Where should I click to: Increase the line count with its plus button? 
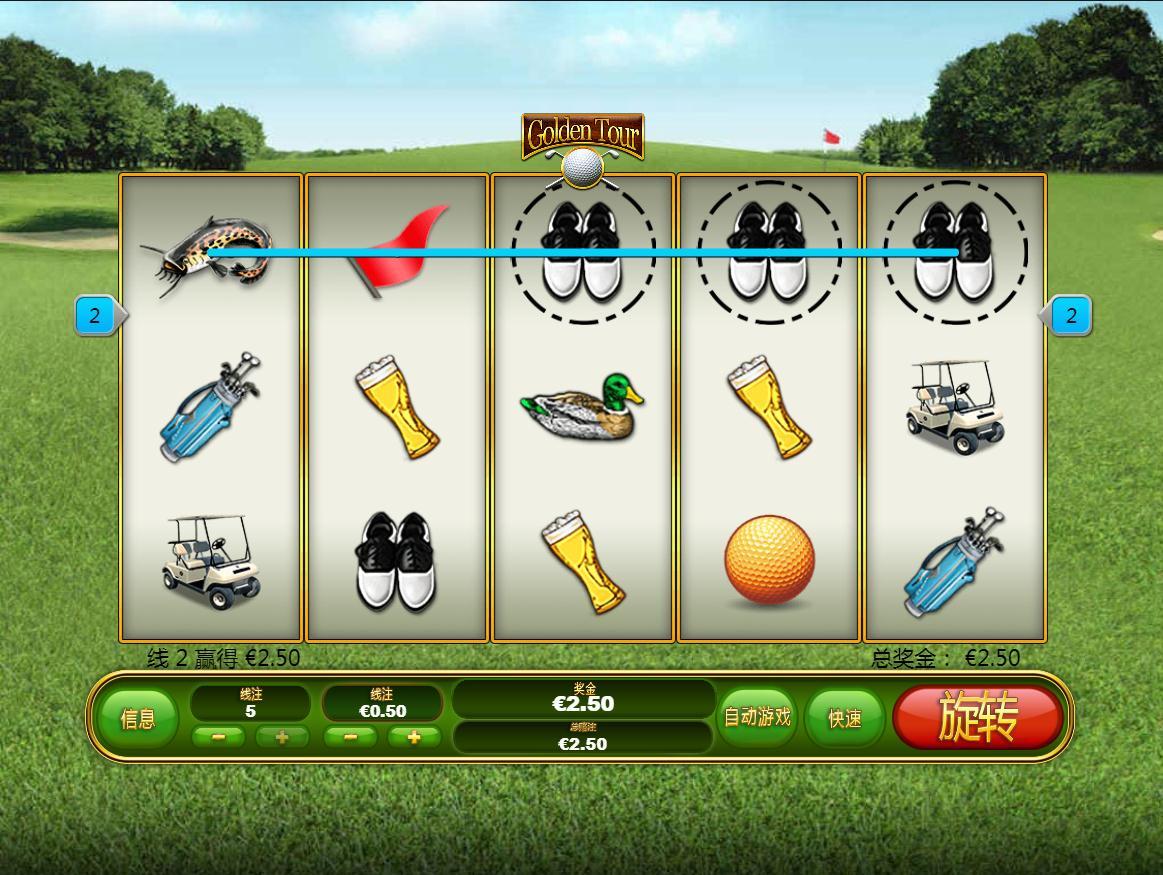point(282,737)
